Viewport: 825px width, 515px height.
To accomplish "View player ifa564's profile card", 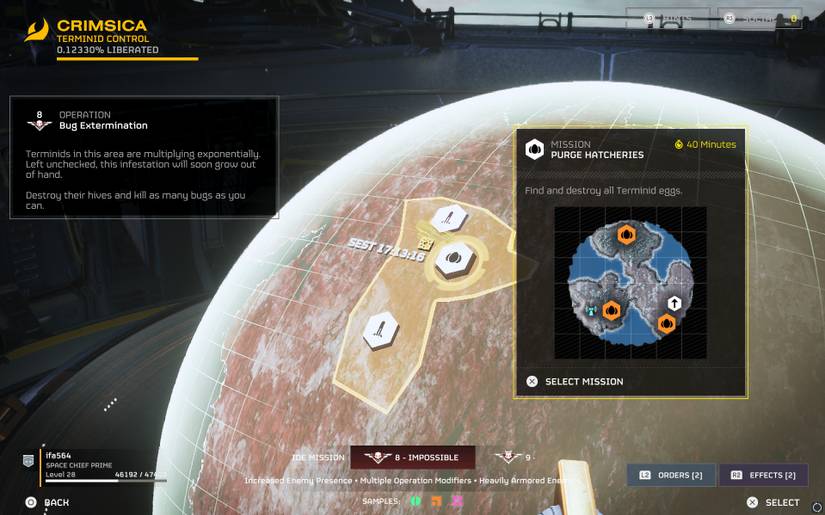I will click(95, 463).
